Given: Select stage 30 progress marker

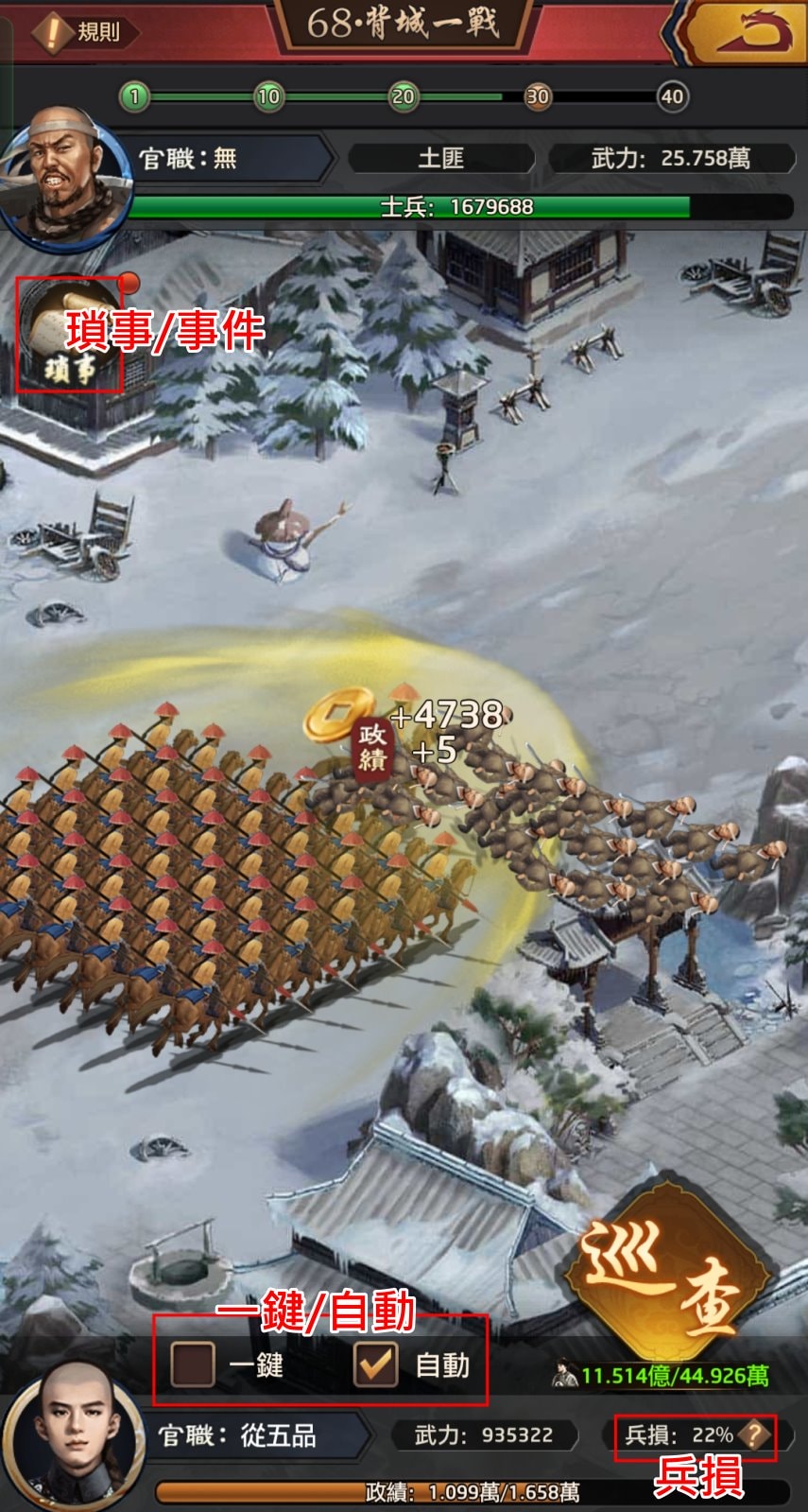Looking at the screenshot, I should pos(538,96).
